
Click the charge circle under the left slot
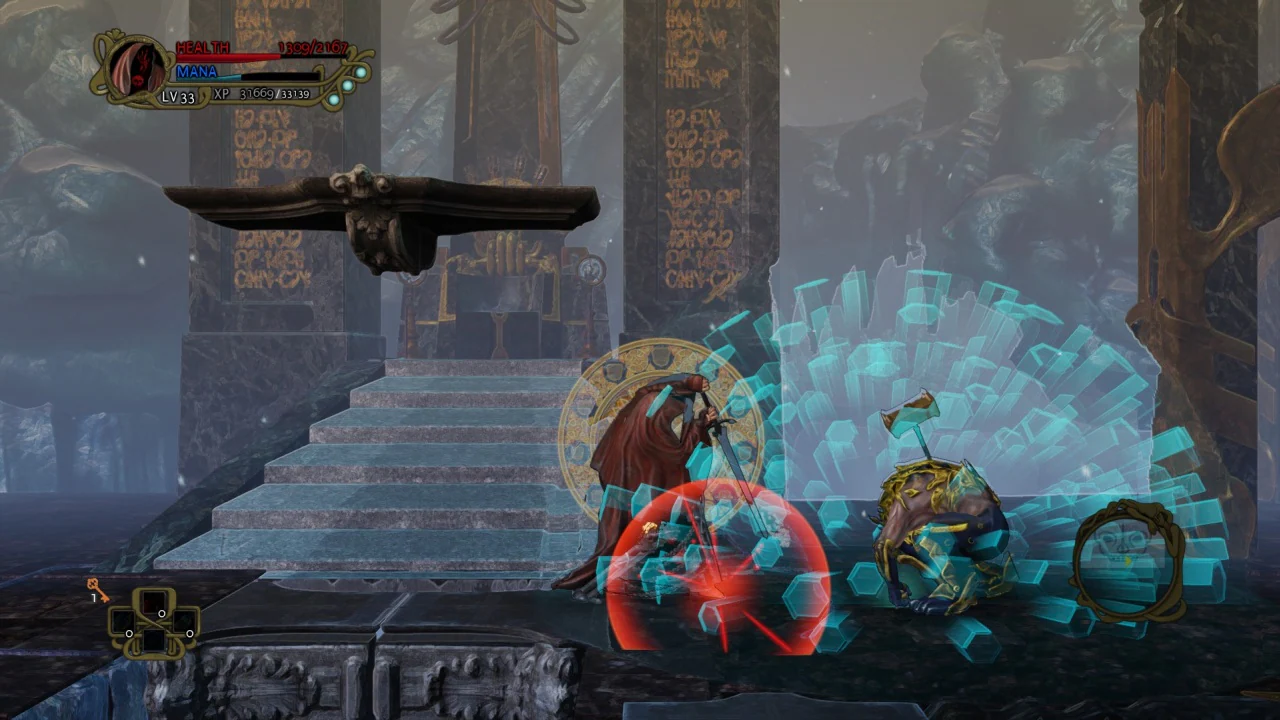(129, 634)
